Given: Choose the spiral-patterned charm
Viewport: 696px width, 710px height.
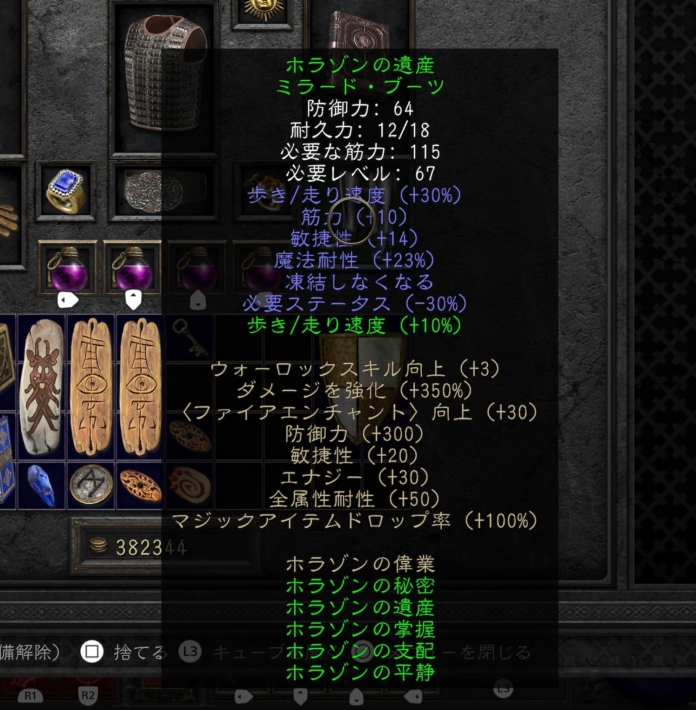Looking at the screenshot, I should pyautogui.click(x=189, y=485).
